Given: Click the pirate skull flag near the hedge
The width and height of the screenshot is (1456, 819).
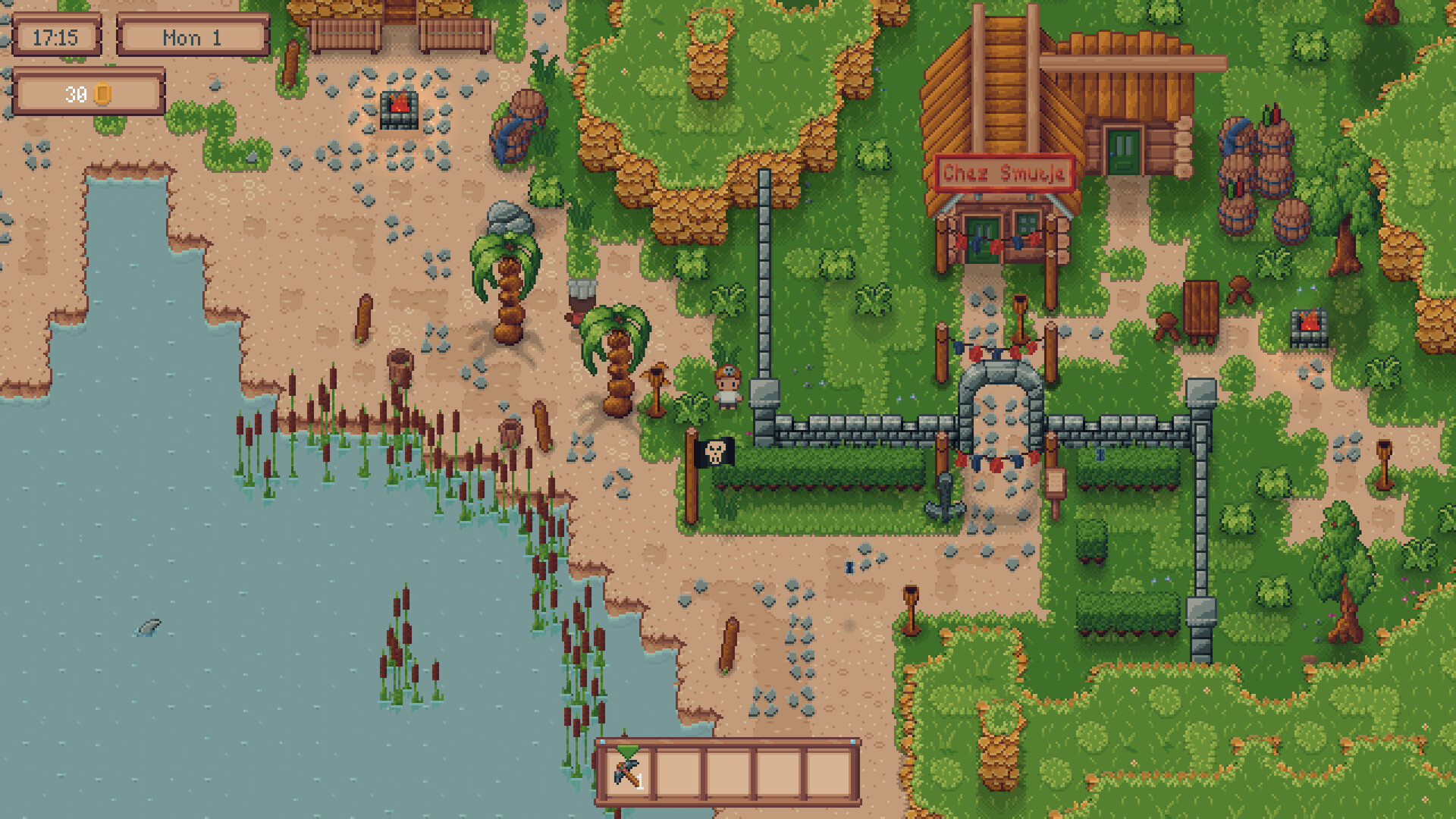Looking at the screenshot, I should click(x=714, y=454).
